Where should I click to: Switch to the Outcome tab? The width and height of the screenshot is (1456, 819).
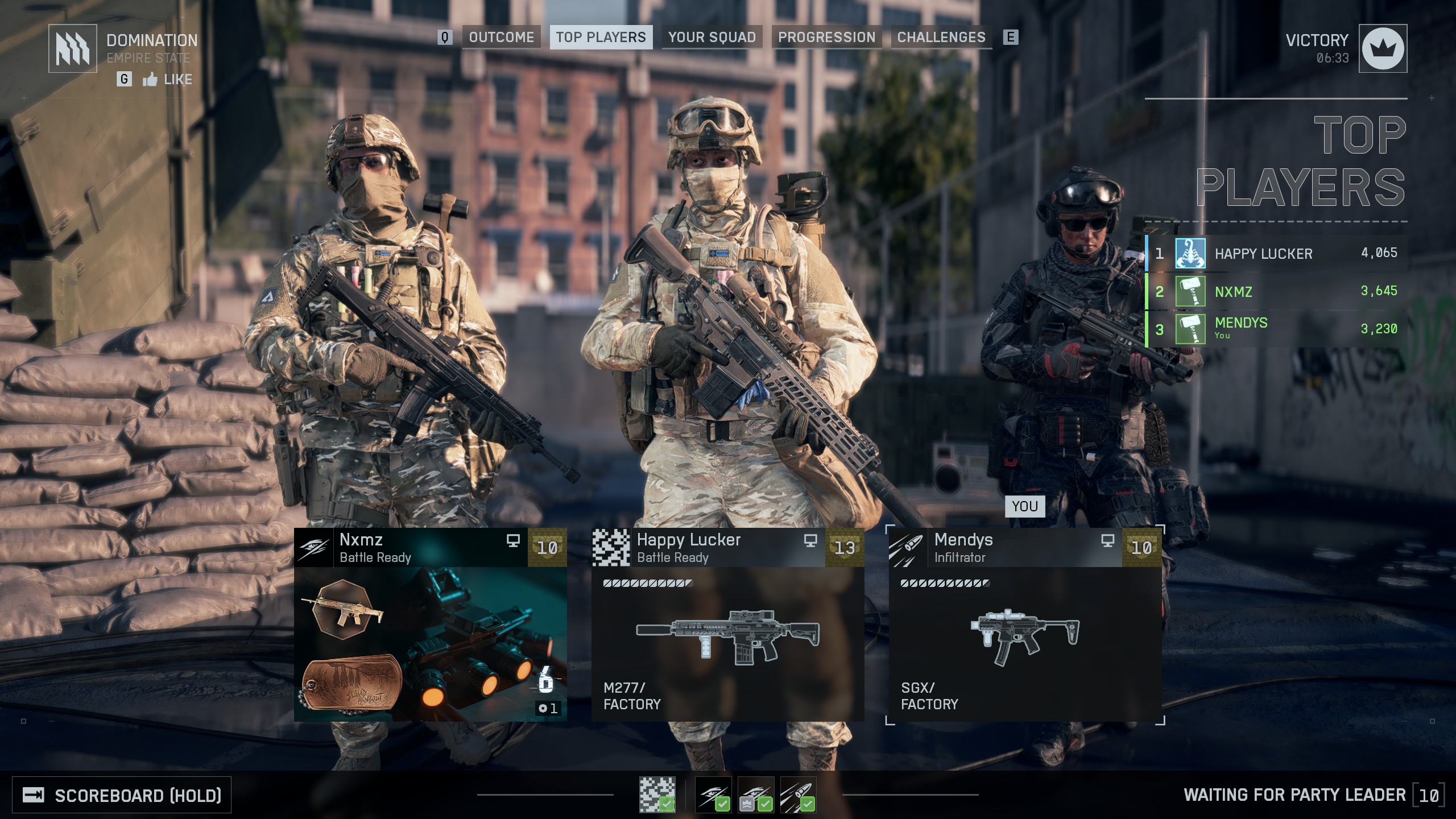coord(501,38)
